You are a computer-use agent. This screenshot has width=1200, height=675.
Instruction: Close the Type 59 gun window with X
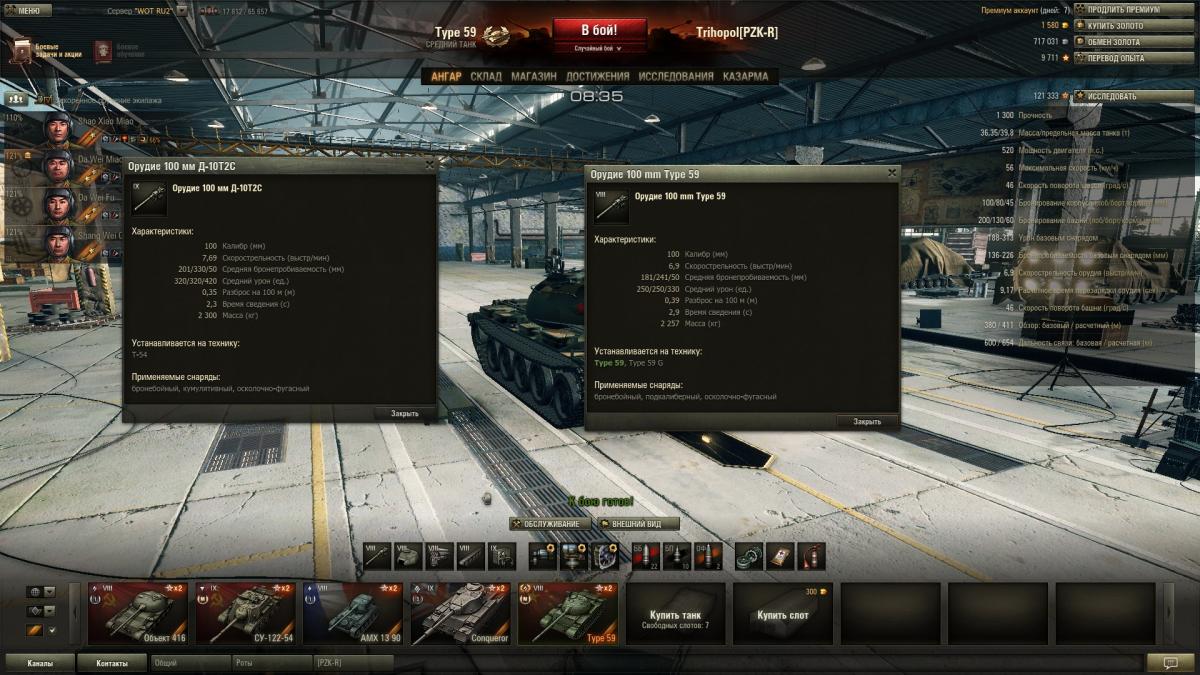coord(892,173)
